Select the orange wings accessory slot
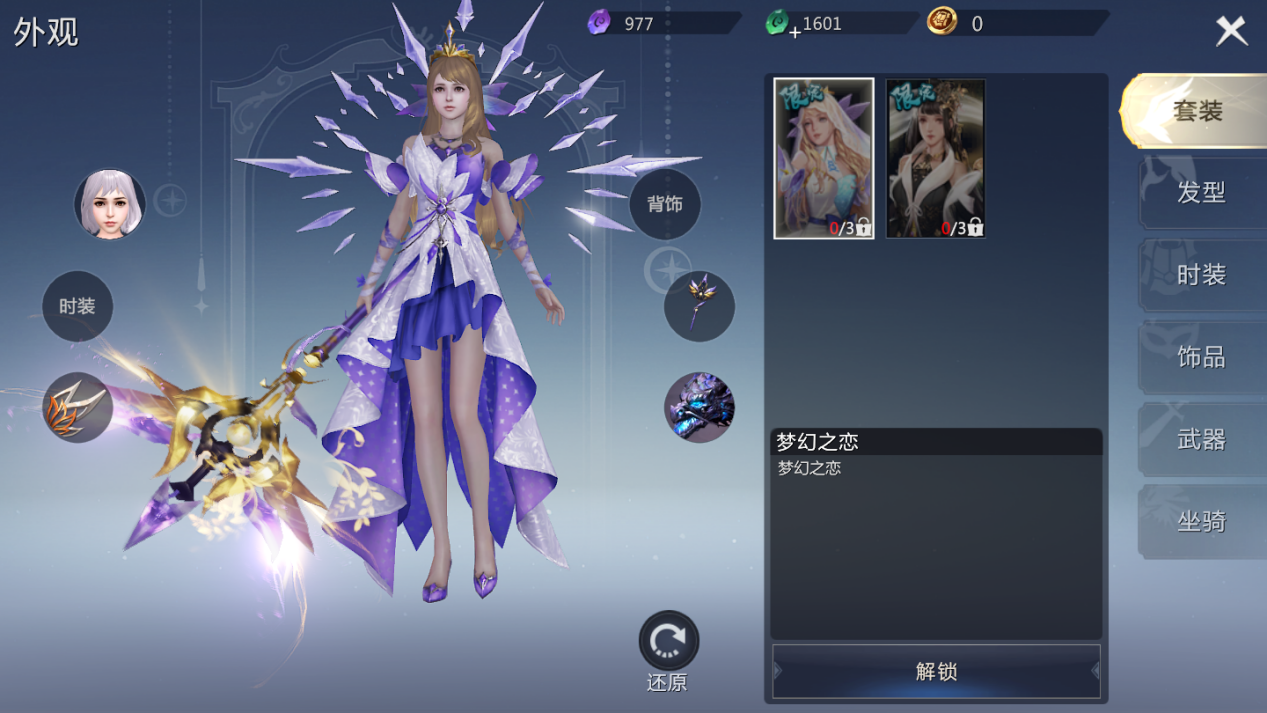 (77, 407)
